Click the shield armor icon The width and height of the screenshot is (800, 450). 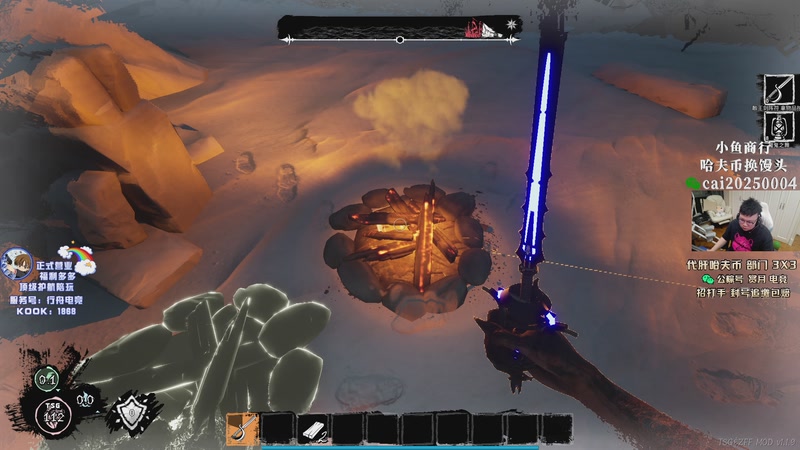(x=133, y=410)
